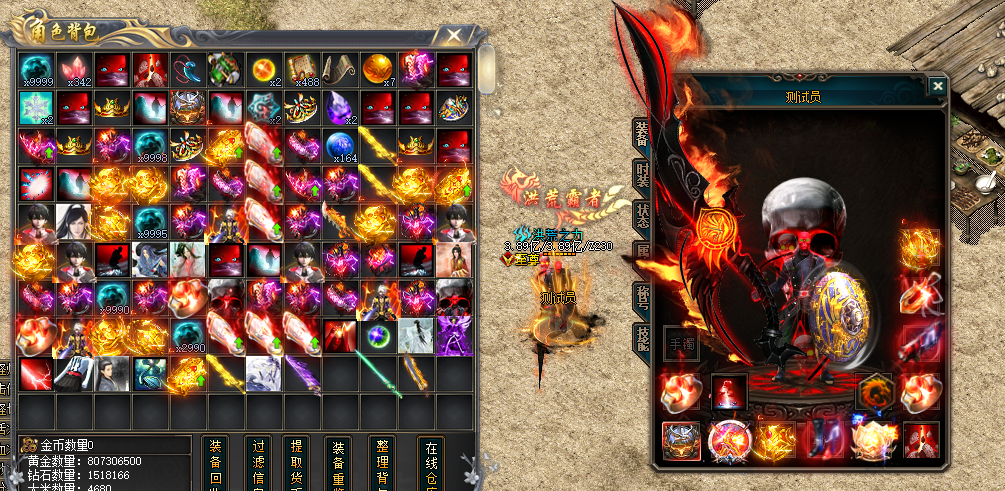Open the 技能 skills tab
Viewport: 1005px width, 491px height.
click(x=641, y=341)
